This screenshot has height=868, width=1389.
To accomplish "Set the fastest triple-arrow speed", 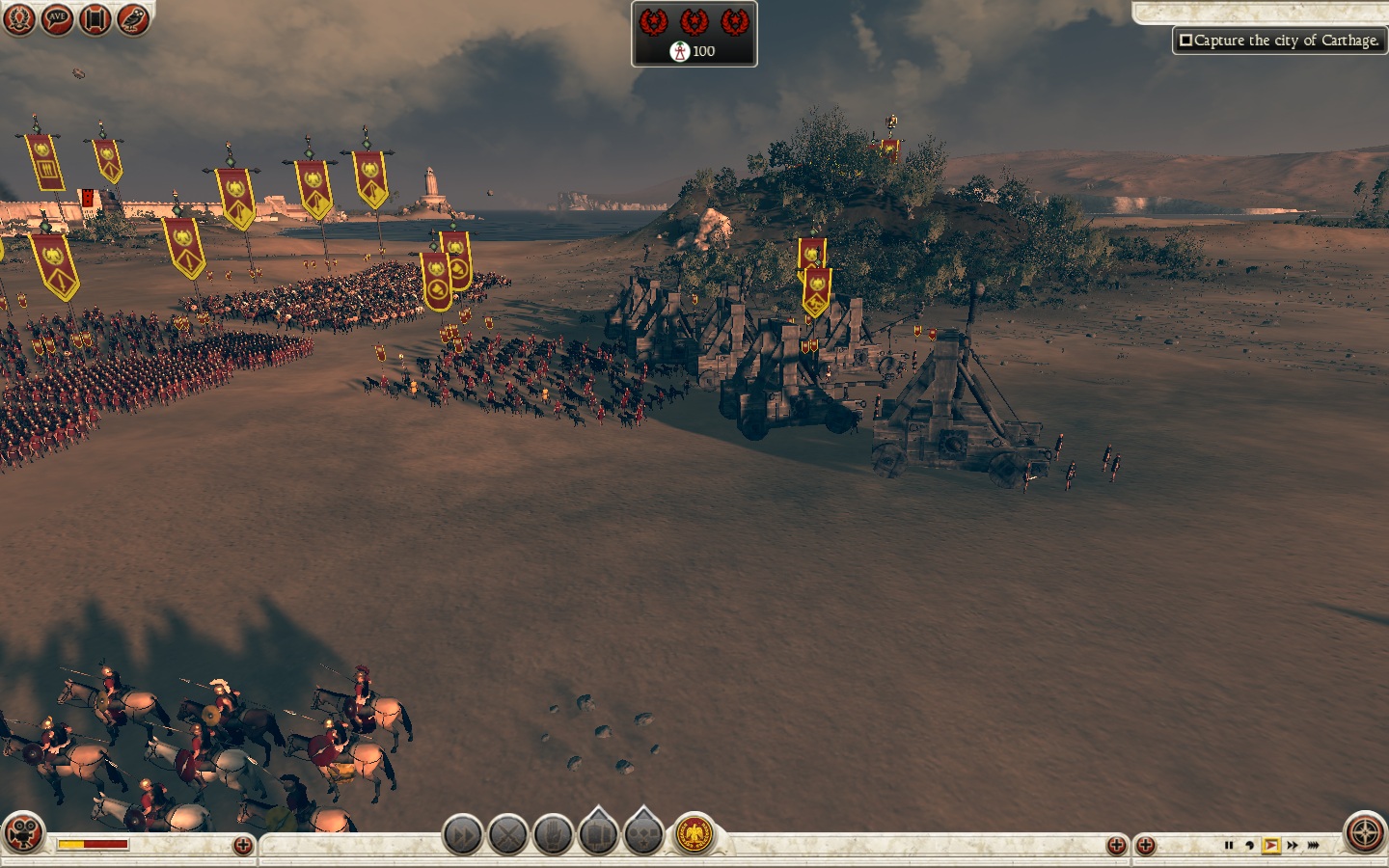I will 1314,846.
